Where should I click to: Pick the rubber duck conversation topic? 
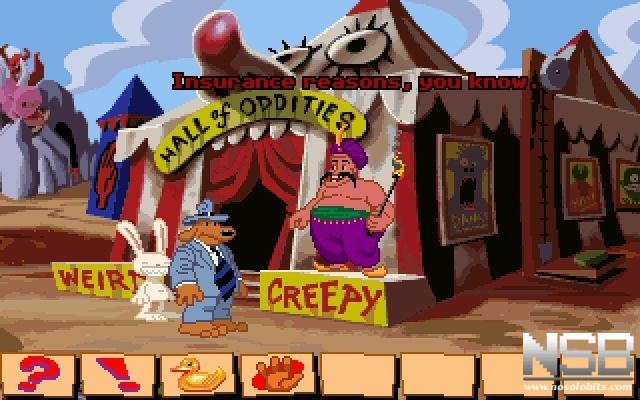pos(199,374)
